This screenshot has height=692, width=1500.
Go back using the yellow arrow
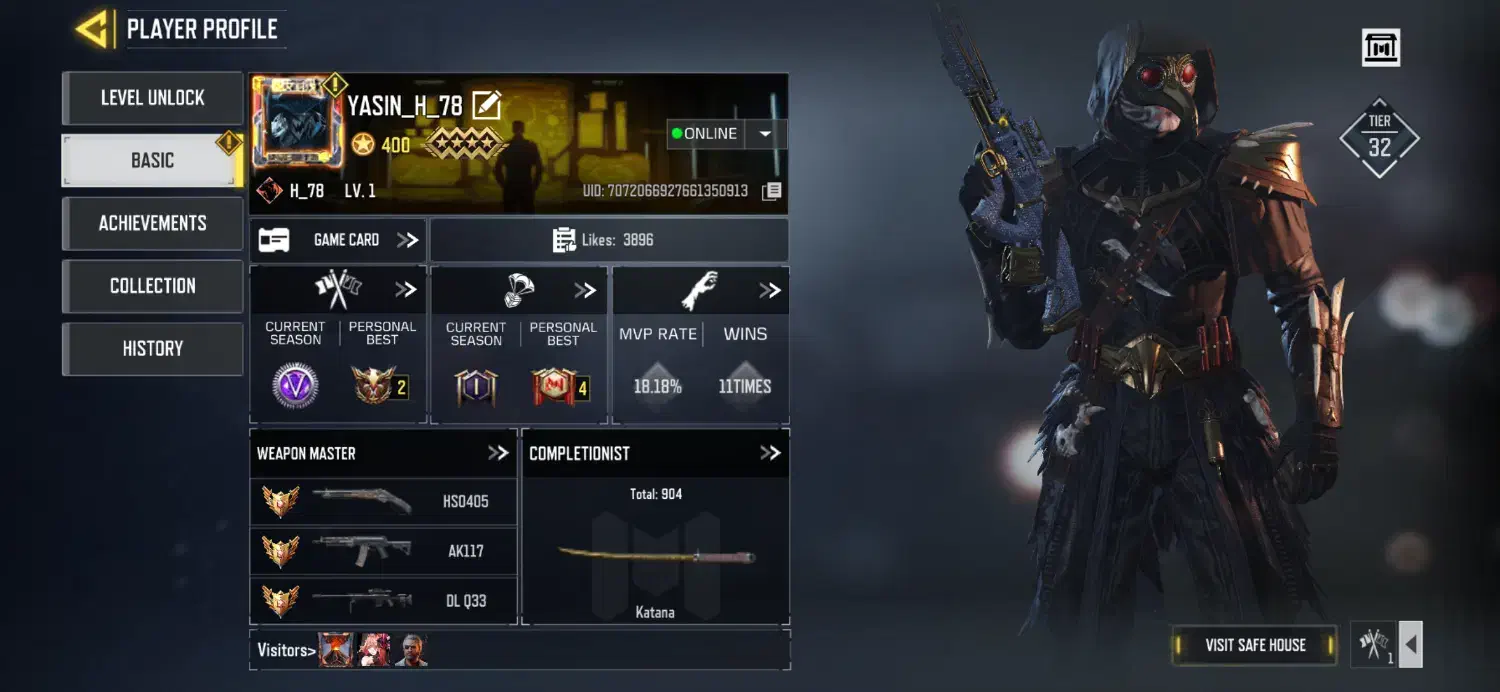[92, 30]
